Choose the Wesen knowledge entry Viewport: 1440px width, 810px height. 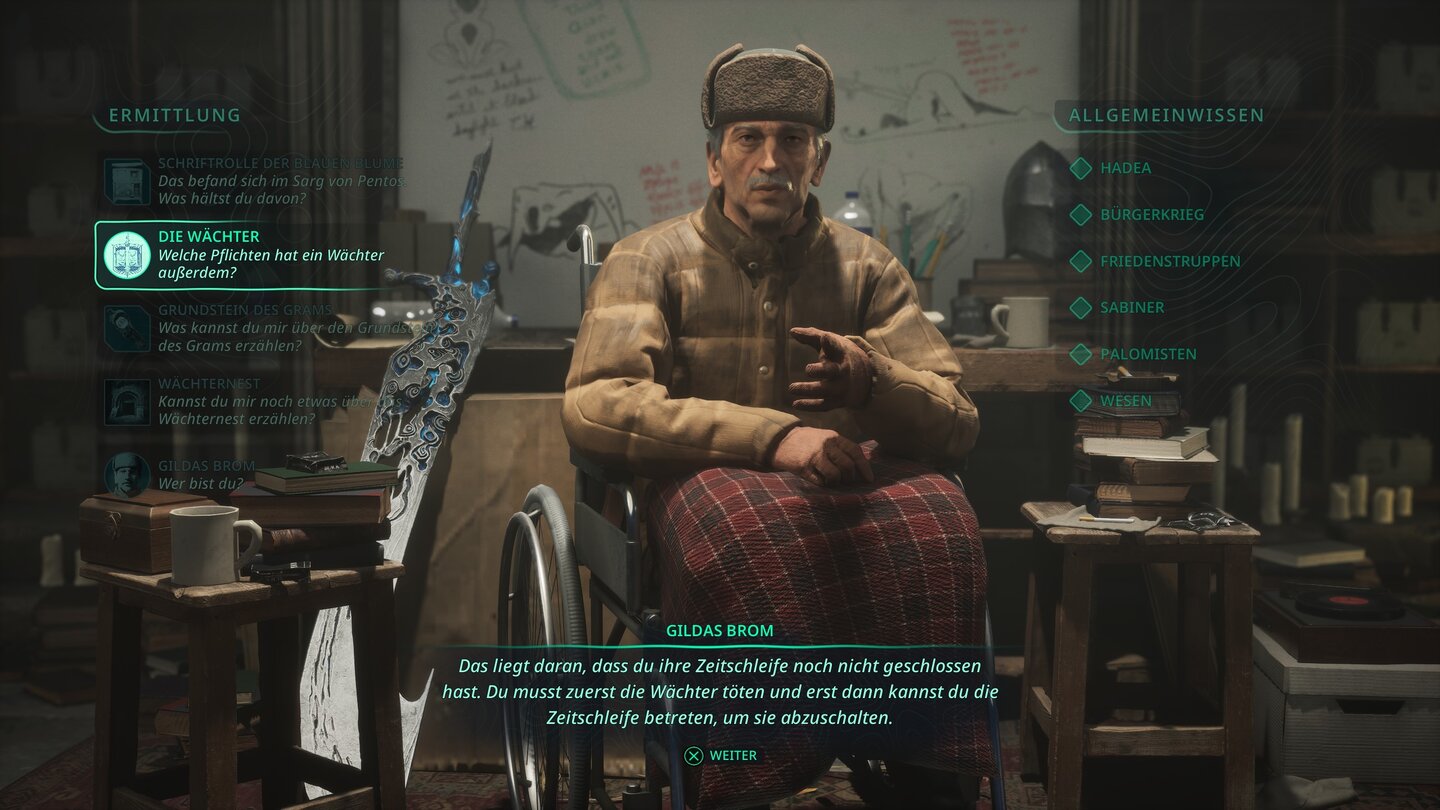click(x=1125, y=401)
